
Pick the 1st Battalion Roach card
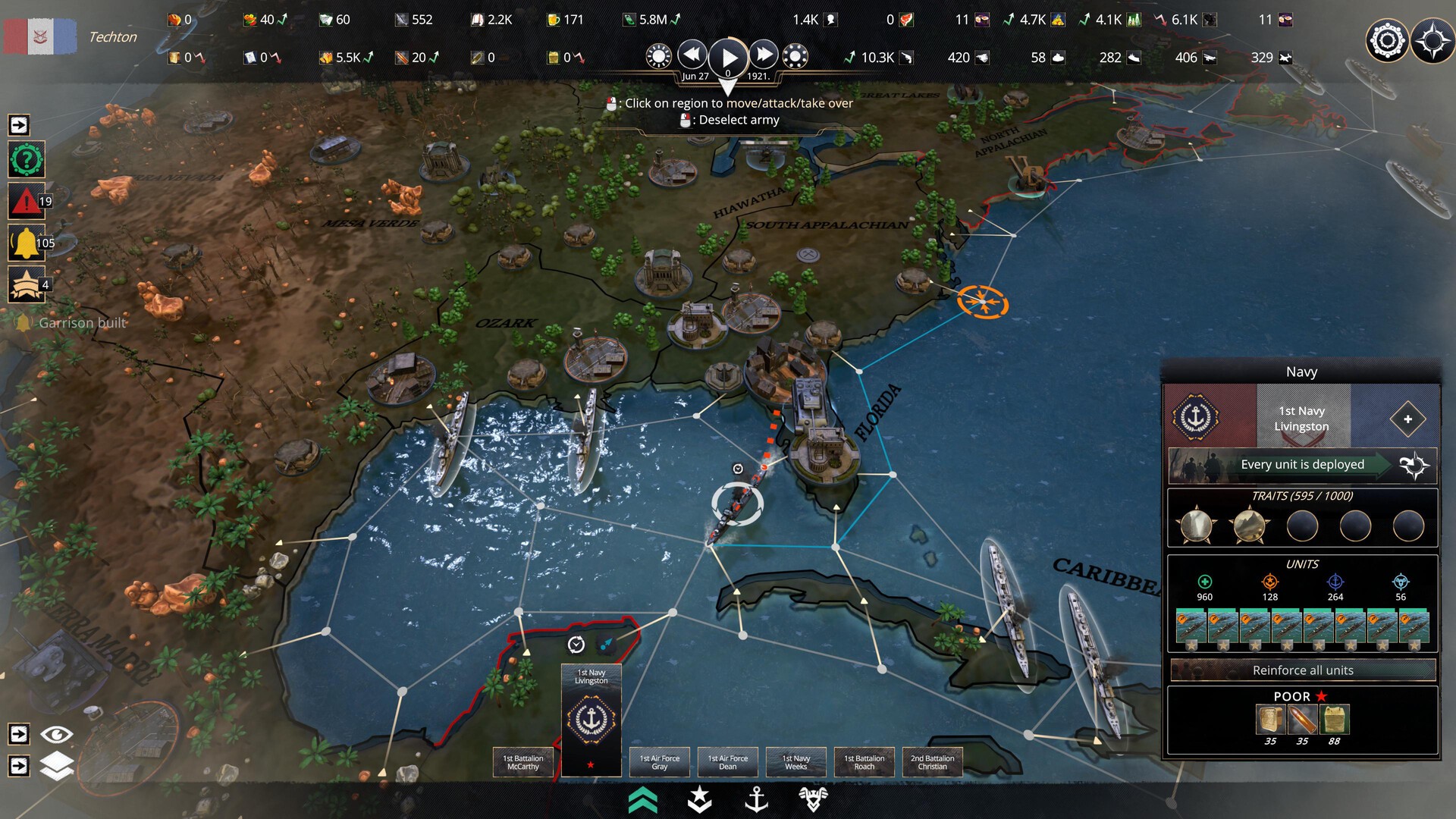pos(864,761)
